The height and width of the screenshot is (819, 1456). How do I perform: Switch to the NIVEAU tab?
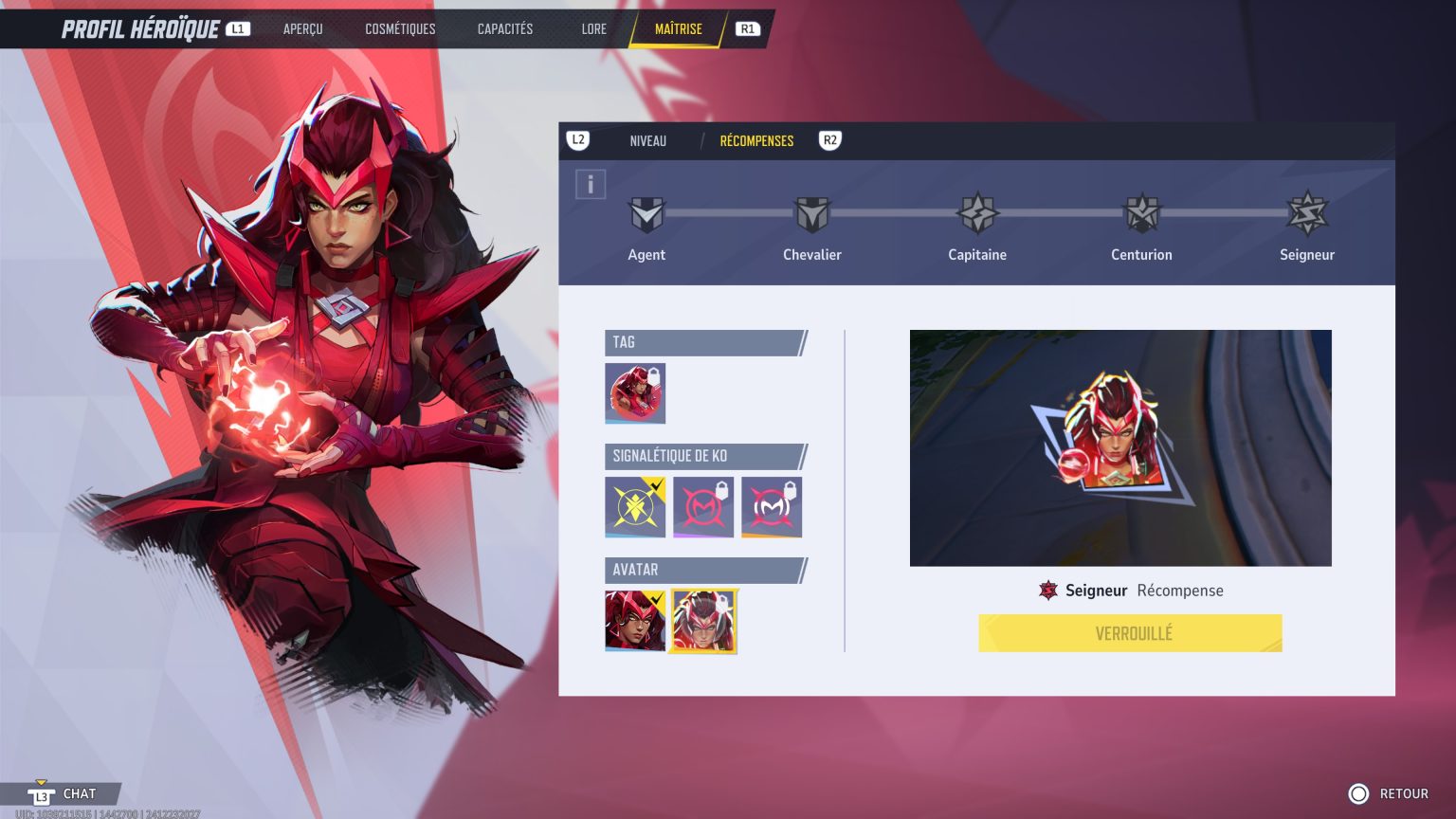pyautogui.click(x=647, y=140)
